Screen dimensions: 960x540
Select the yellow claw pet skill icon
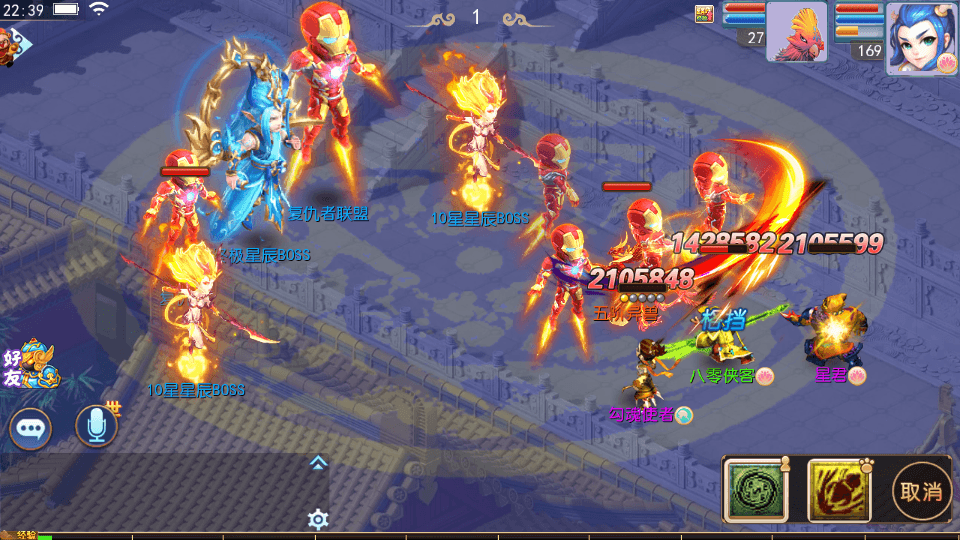[x=836, y=489]
